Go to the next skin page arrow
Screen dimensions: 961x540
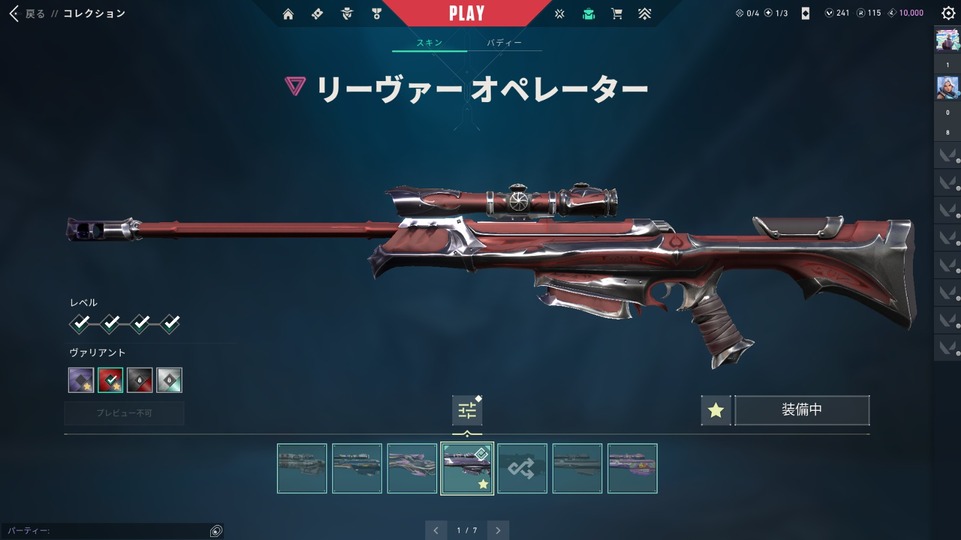coord(498,530)
